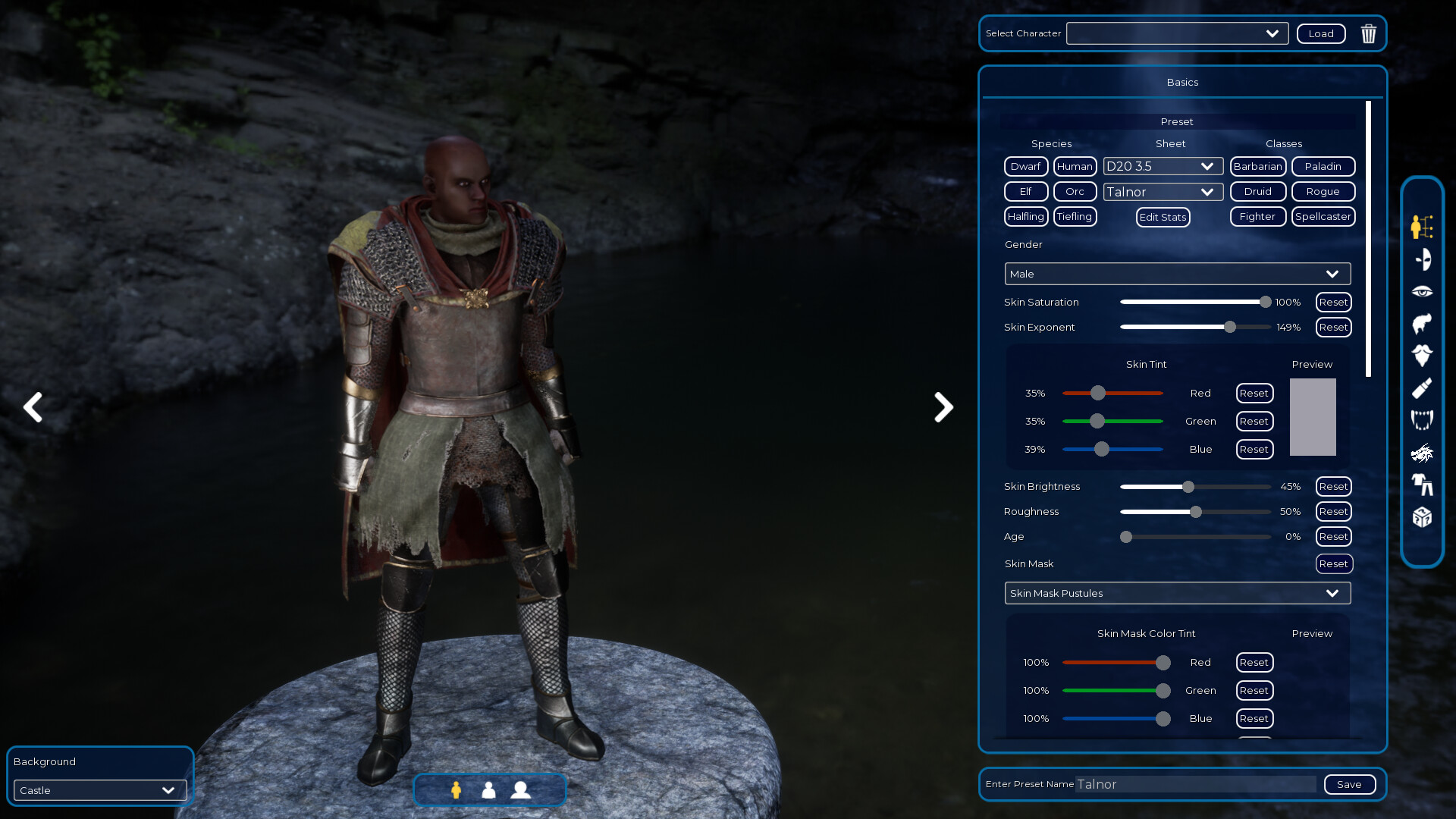This screenshot has height=819, width=1456.
Task: Select the hair customization icon
Action: (1422, 323)
